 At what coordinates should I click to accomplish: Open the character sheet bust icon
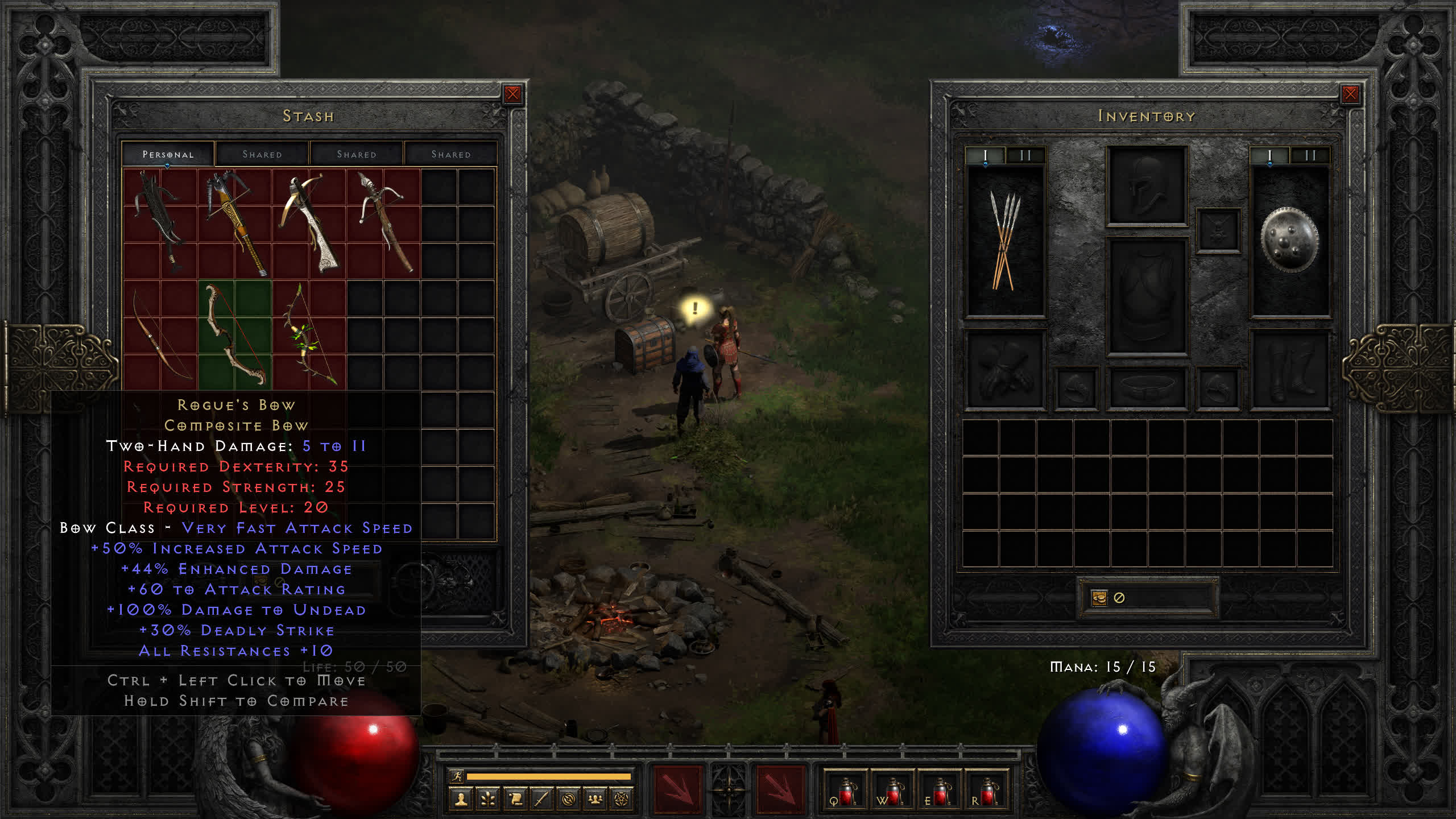click(x=461, y=800)
